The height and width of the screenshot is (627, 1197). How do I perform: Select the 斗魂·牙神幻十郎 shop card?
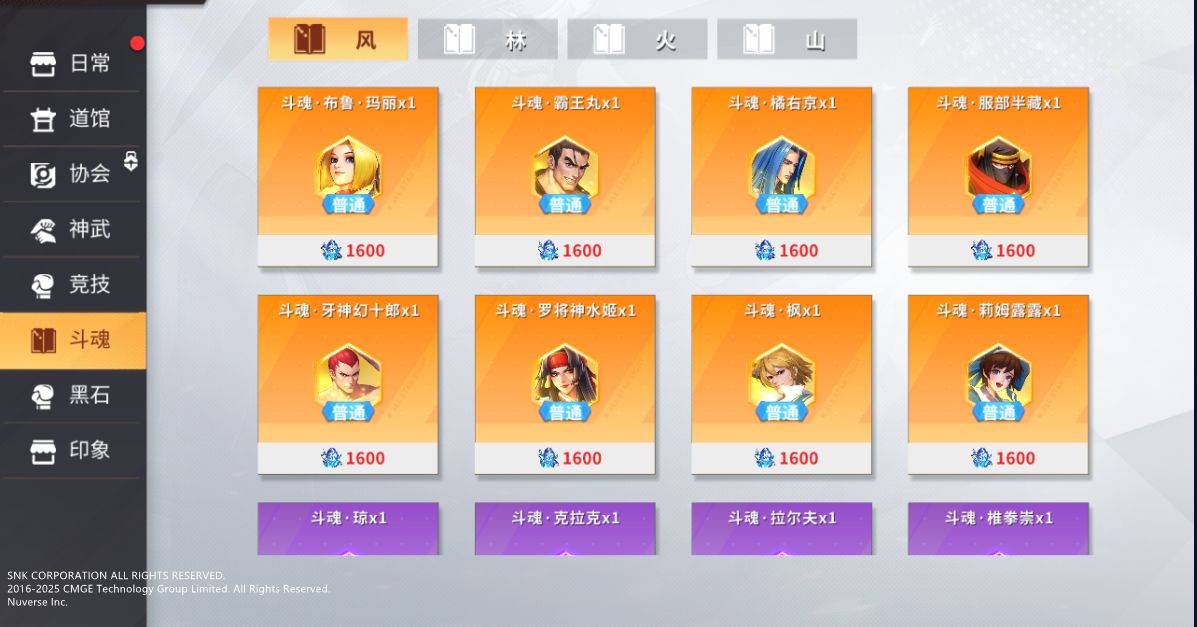[348, 385]
